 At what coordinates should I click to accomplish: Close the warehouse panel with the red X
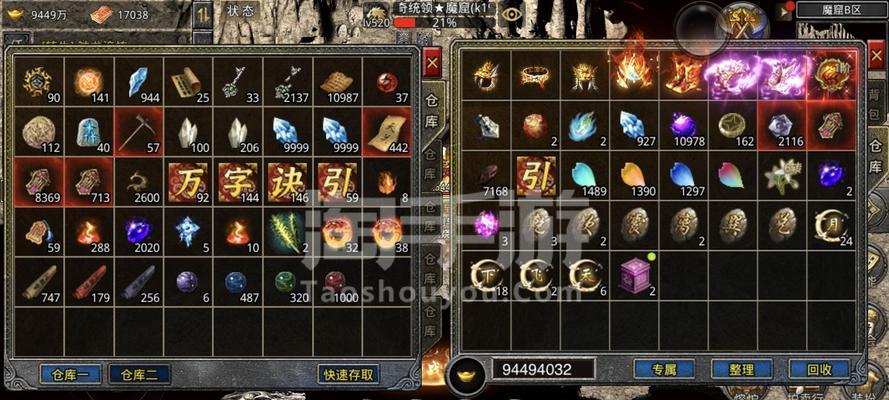[431, 64]
